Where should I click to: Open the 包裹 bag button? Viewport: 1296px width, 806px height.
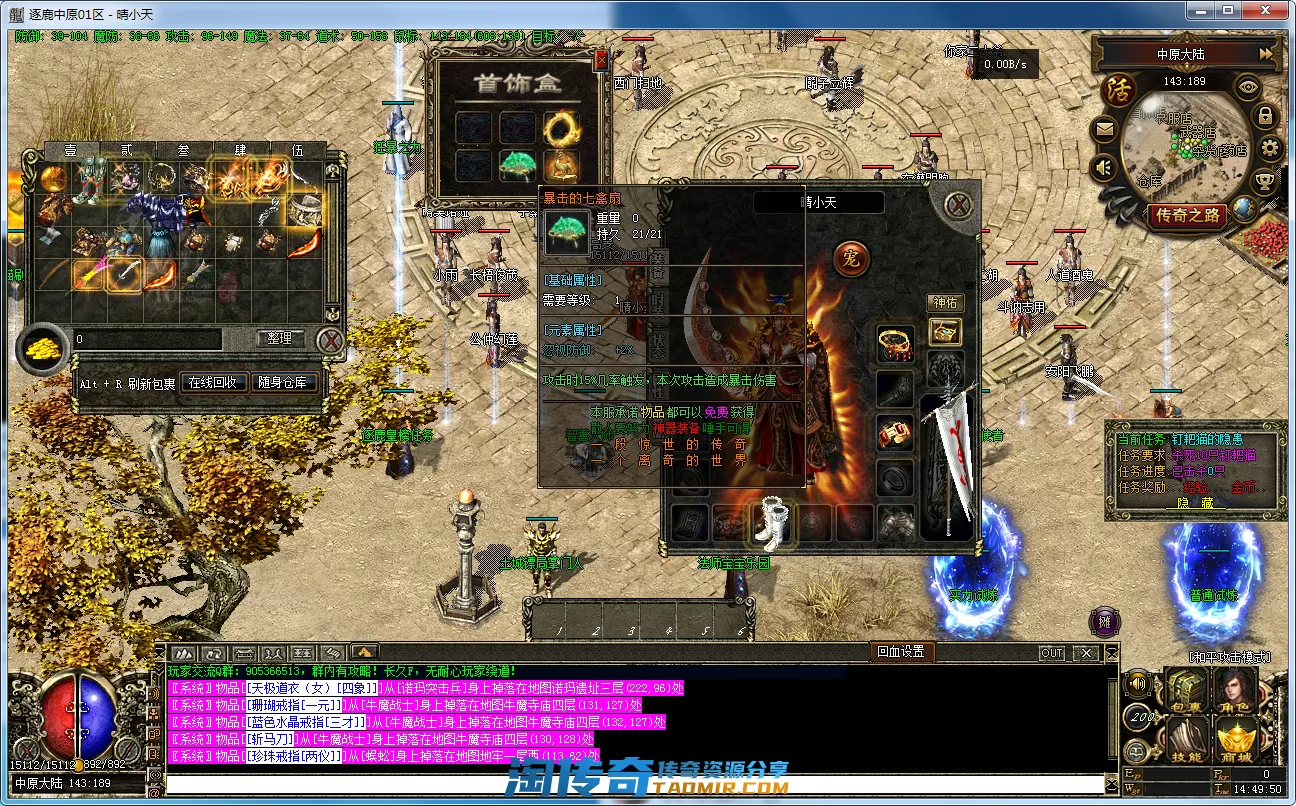click(x=1185, y=692)
